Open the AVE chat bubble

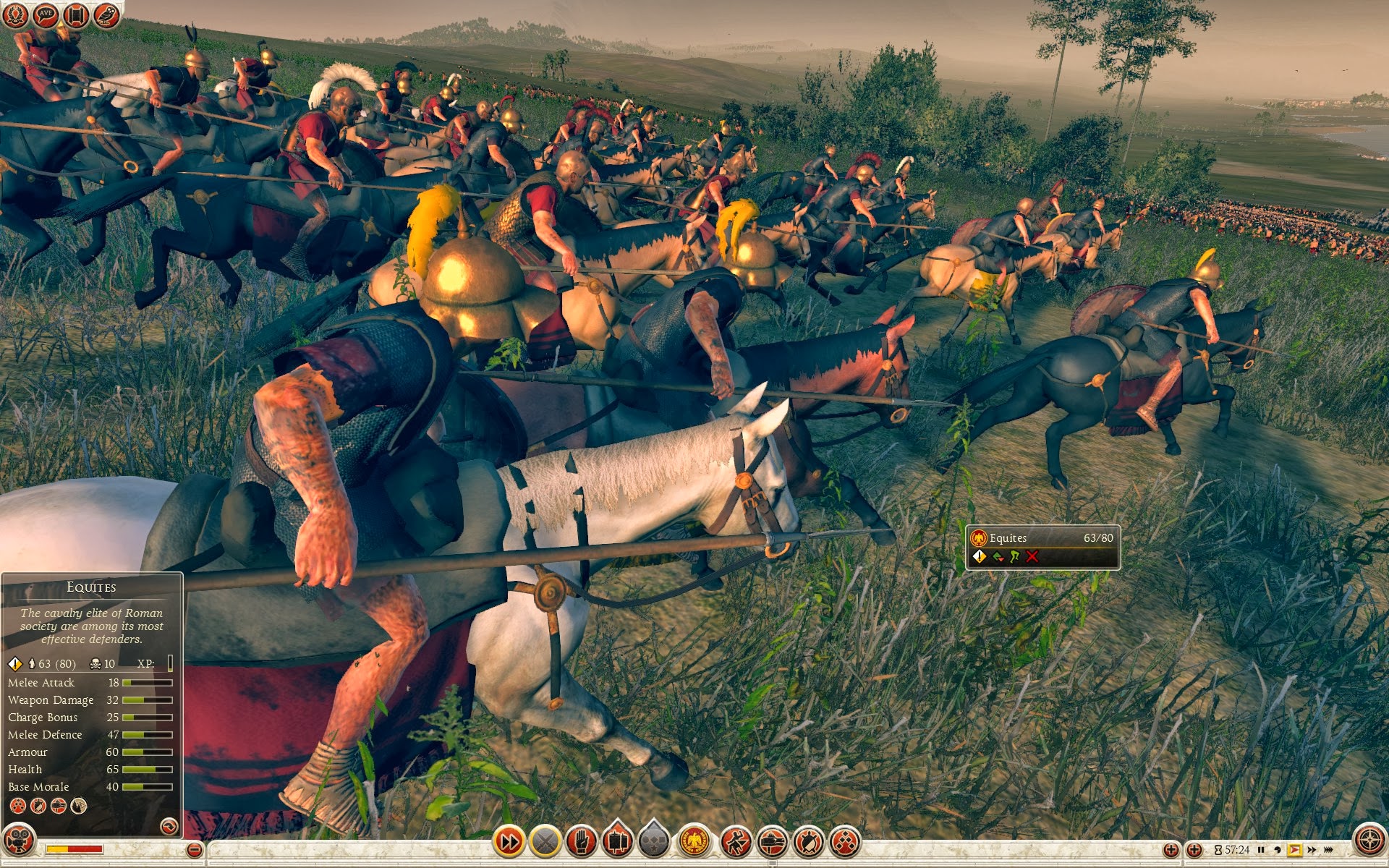pos(45,14)
